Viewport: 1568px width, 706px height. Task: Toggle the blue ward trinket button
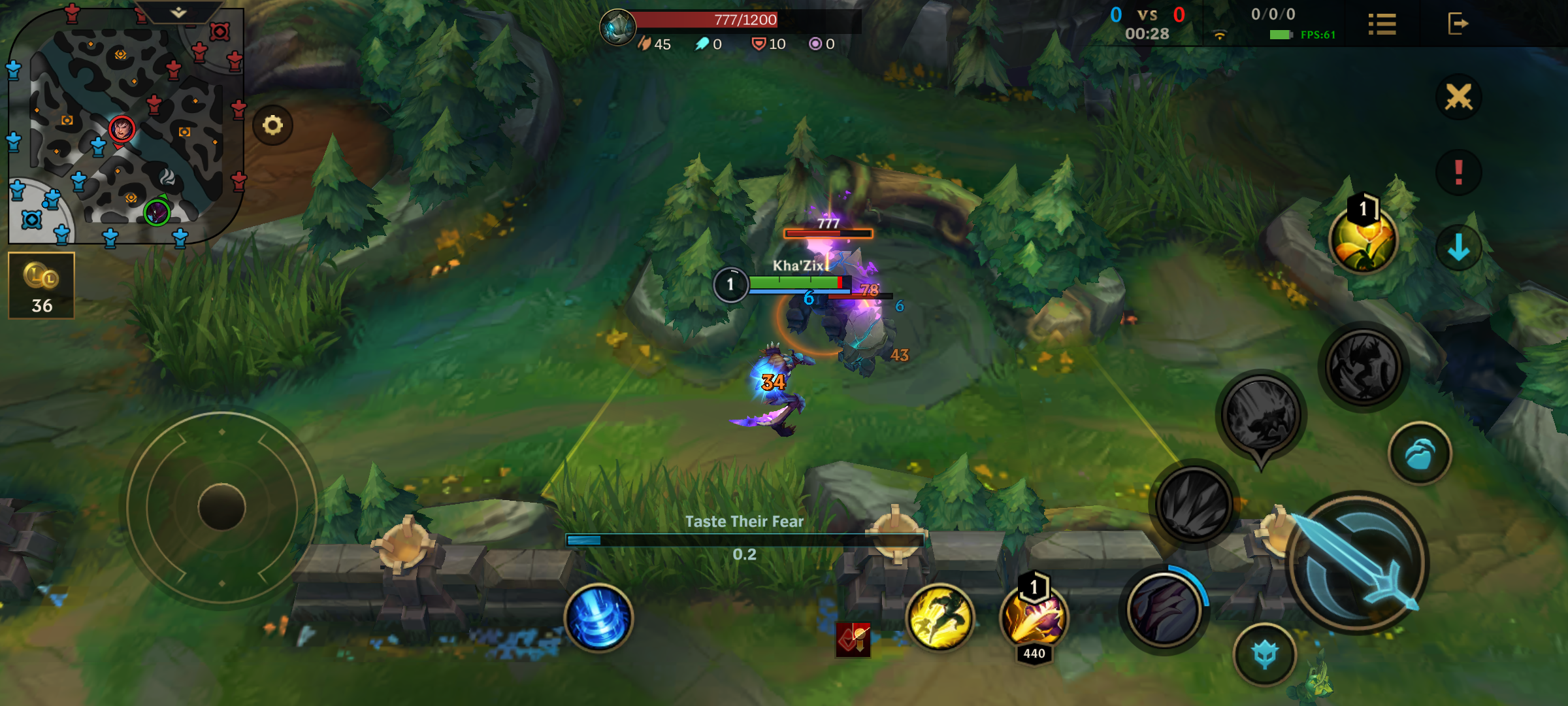click(x=1420, y=454)
